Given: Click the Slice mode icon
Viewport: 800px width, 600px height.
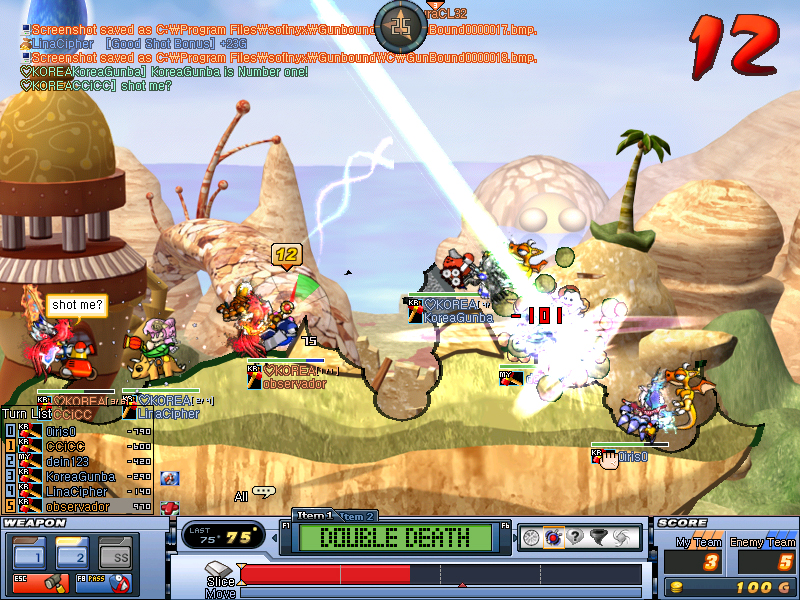Looking at the screenshot, I should (221, 570).
